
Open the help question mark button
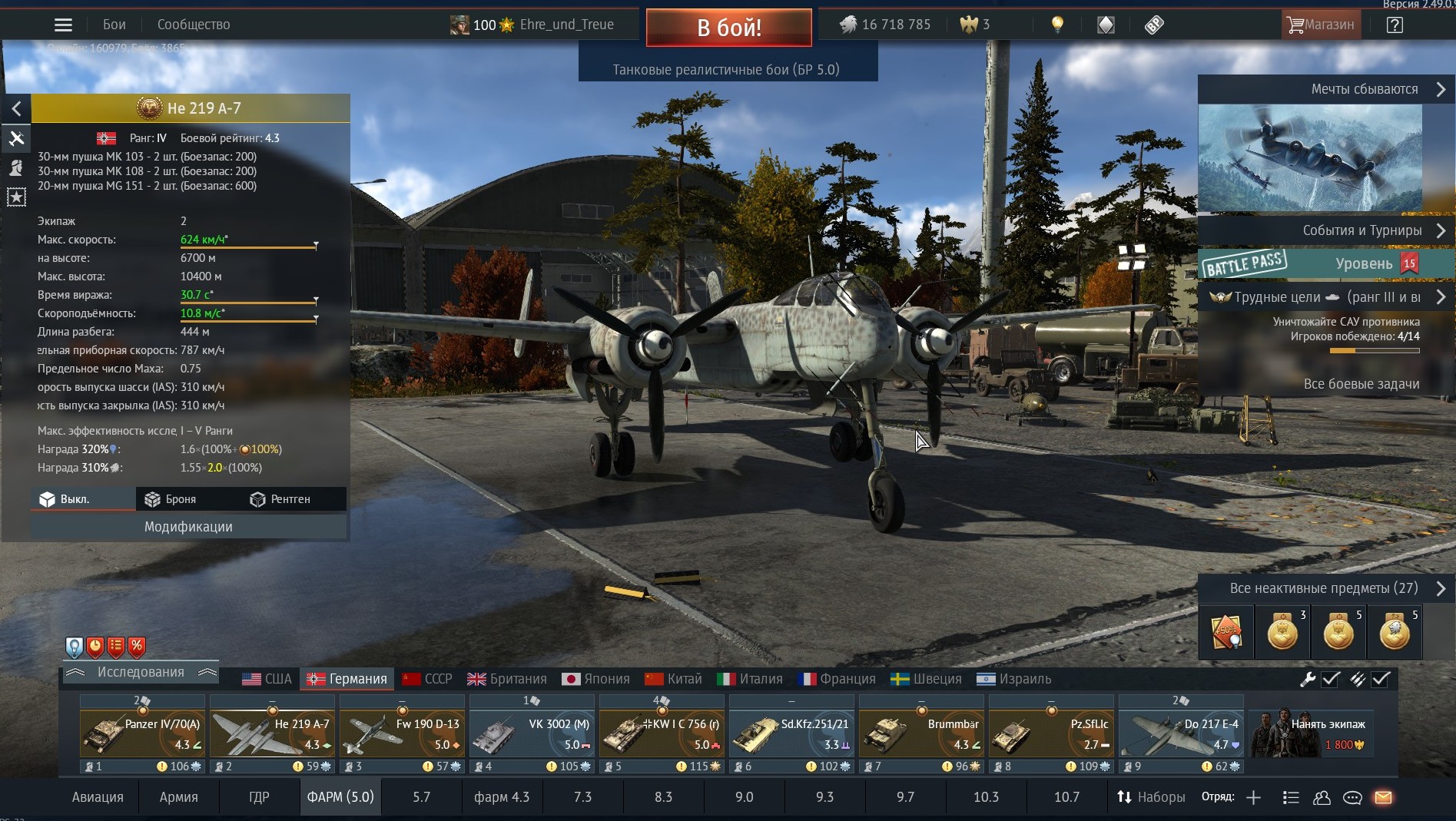coord(1395,25)
